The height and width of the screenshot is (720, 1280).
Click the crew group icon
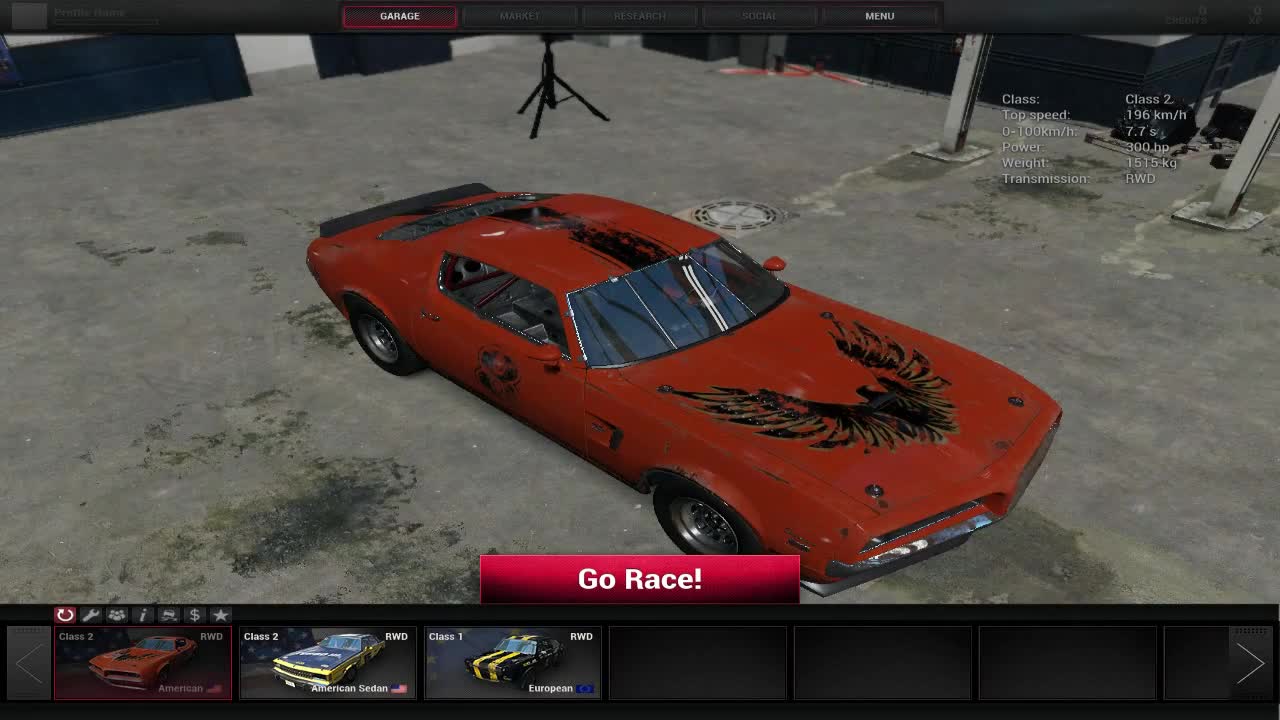coord(116,614)
